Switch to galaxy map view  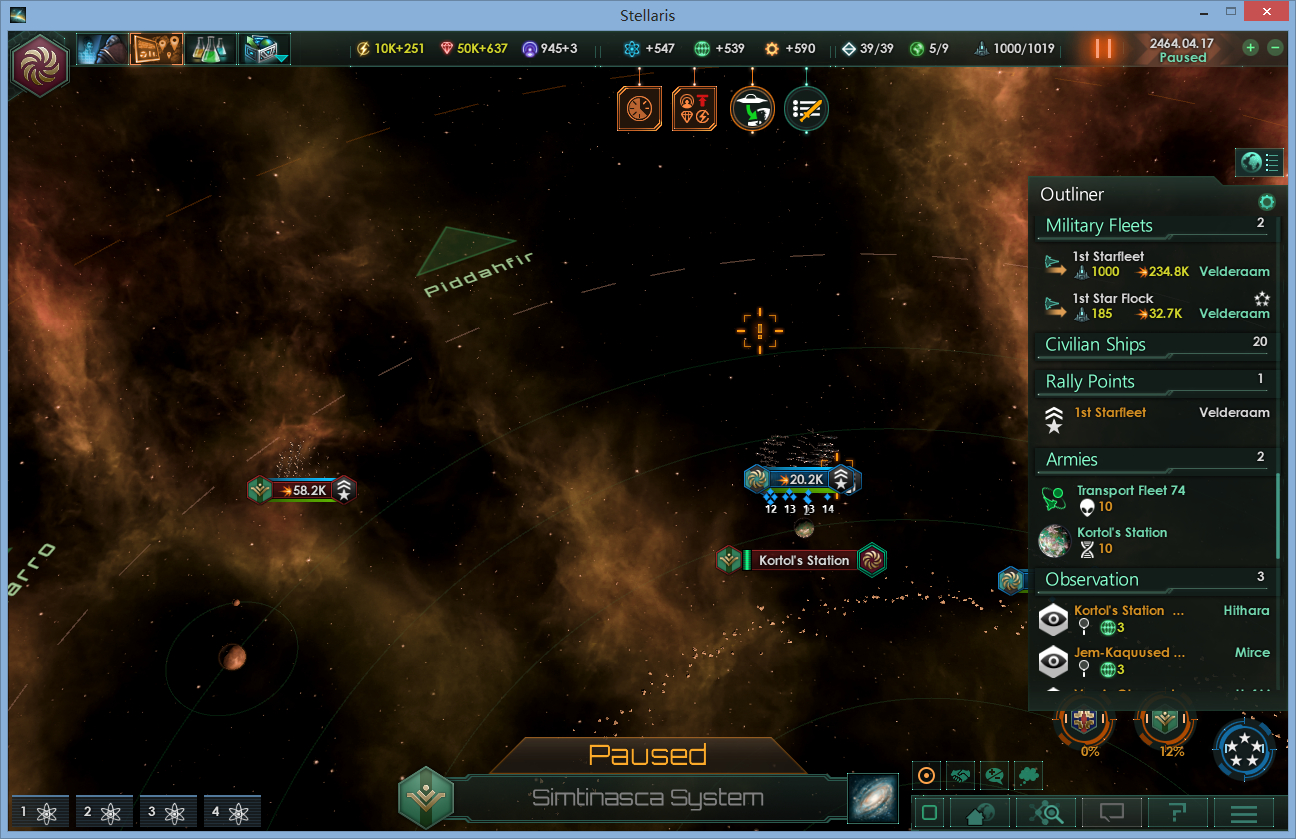872,797
